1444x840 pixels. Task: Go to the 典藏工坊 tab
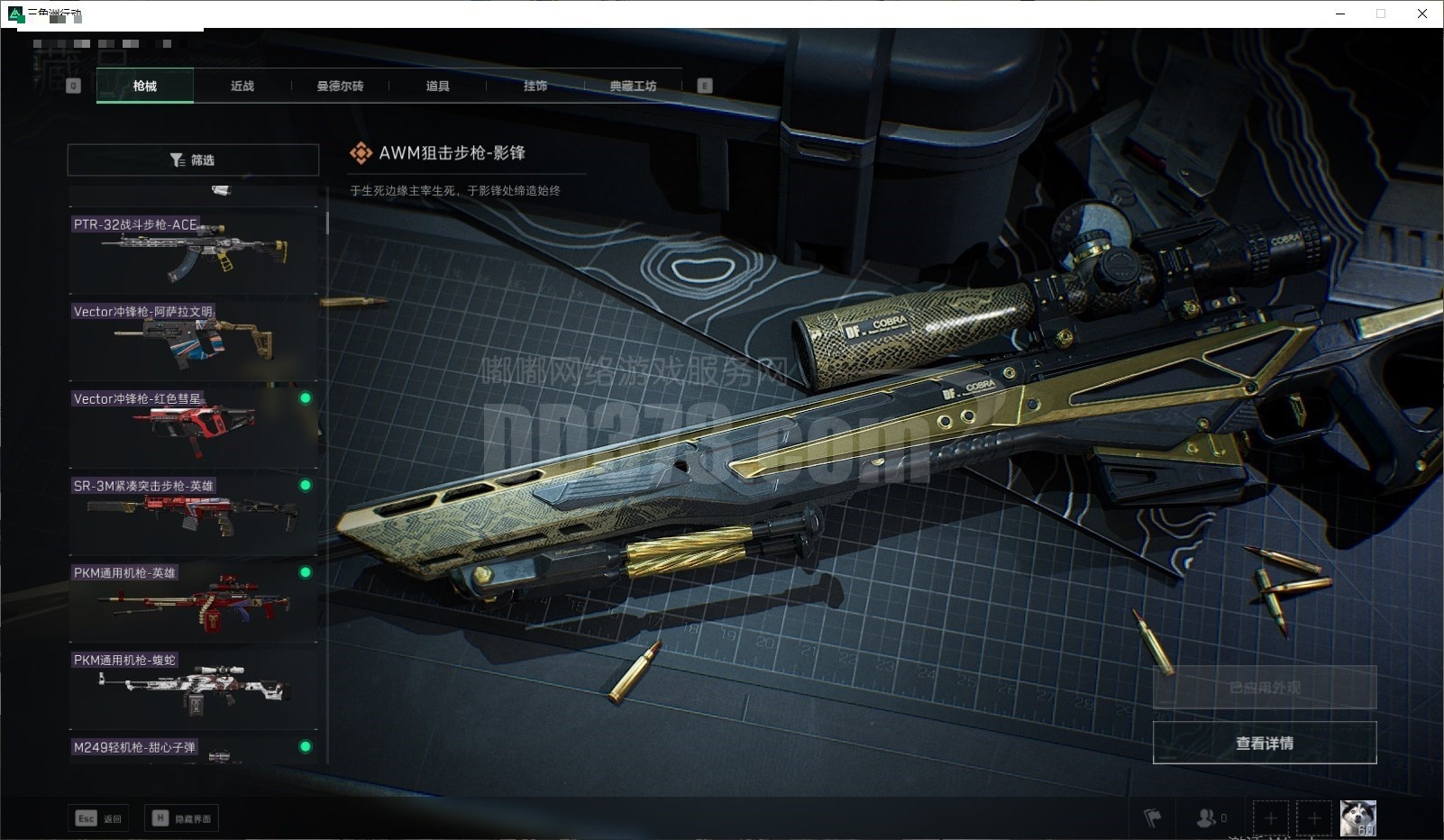pos(633,87)
